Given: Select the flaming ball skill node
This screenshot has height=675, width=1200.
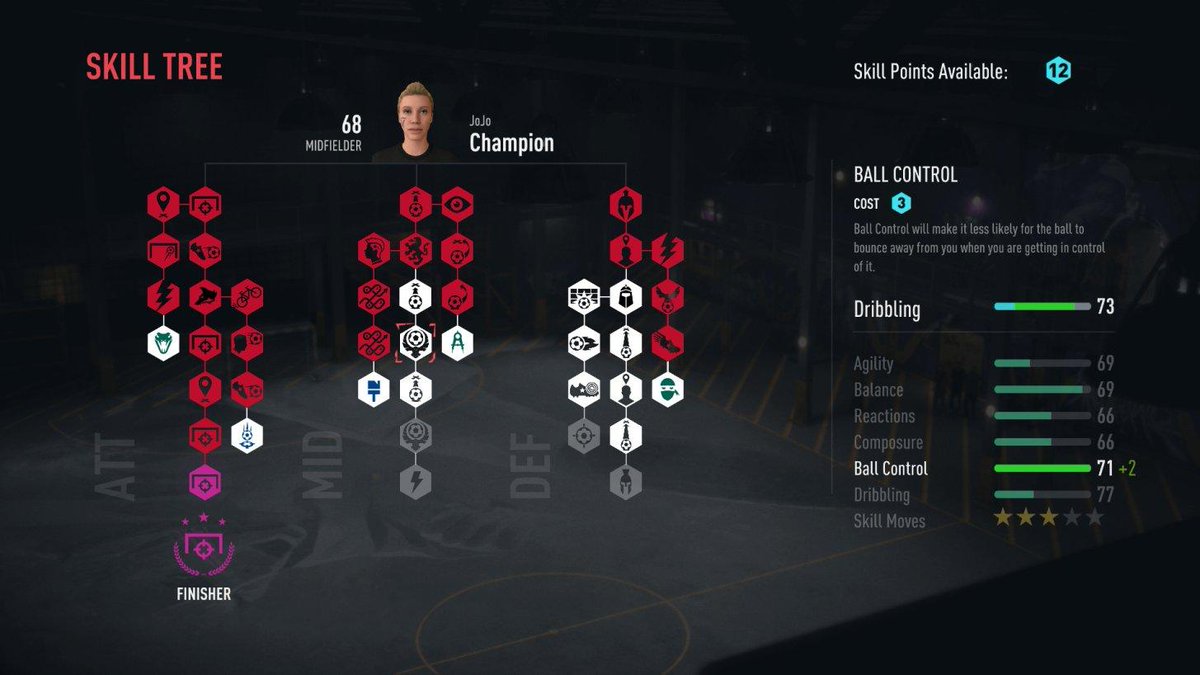Looking at the screenshot, I should click(583, 342).
